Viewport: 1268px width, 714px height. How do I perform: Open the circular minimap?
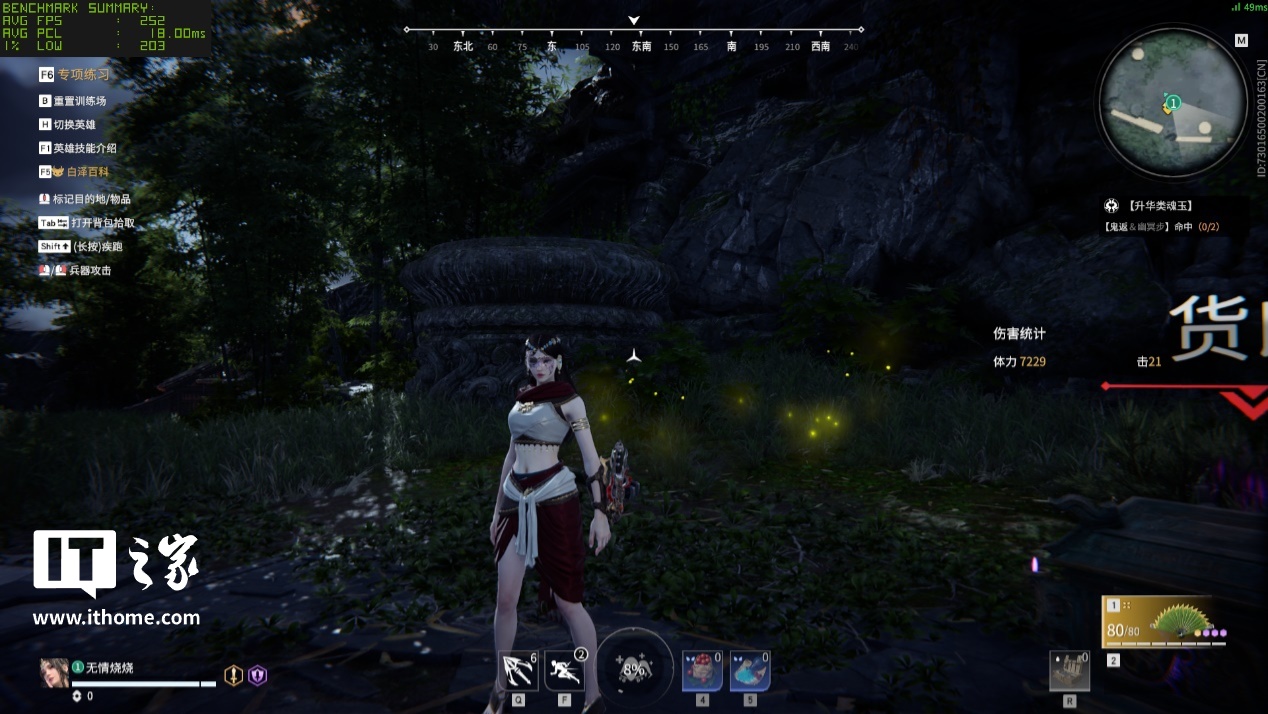coord(1172,100)
